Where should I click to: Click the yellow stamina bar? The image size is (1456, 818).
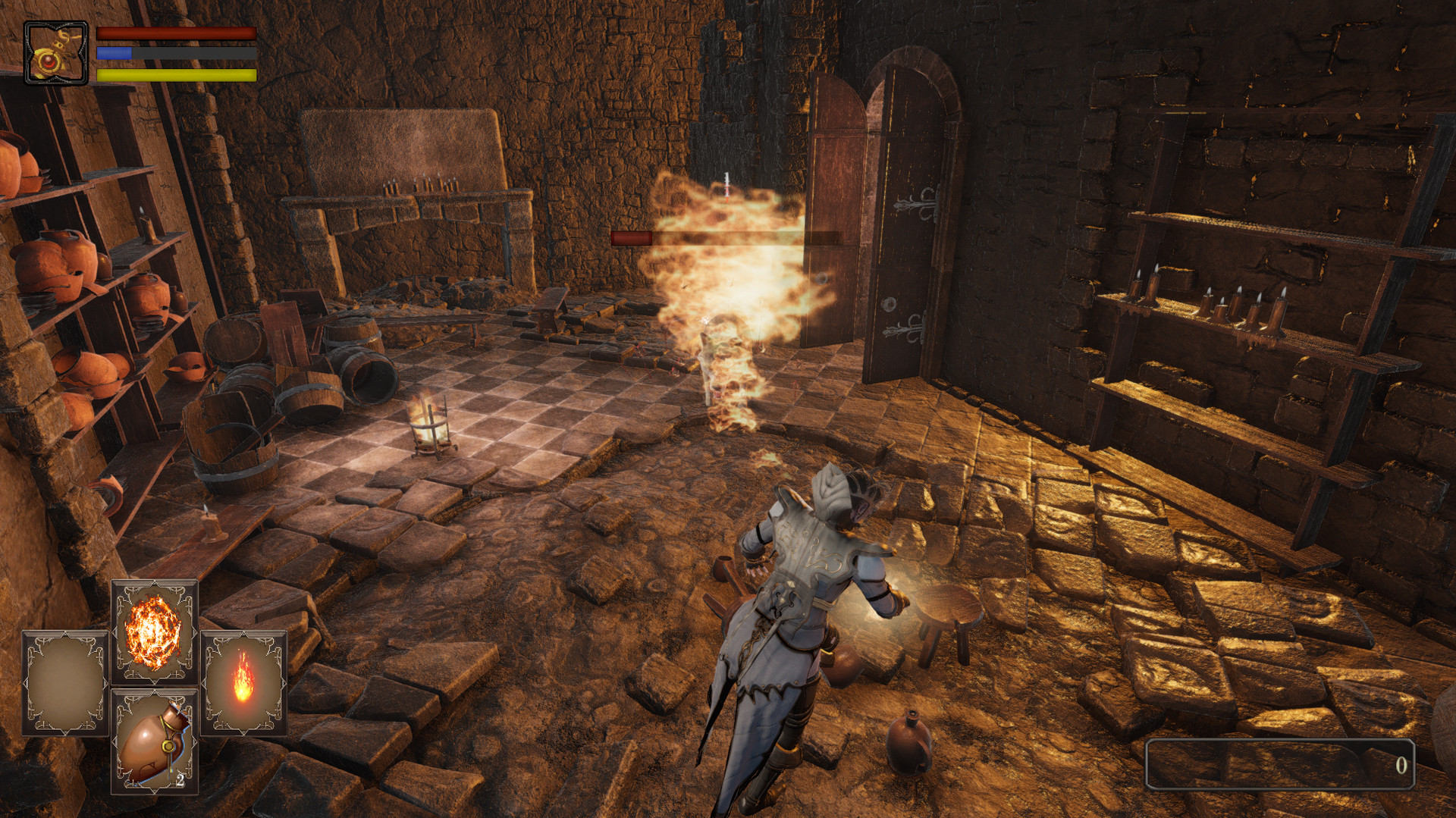(x=174, y=75)
